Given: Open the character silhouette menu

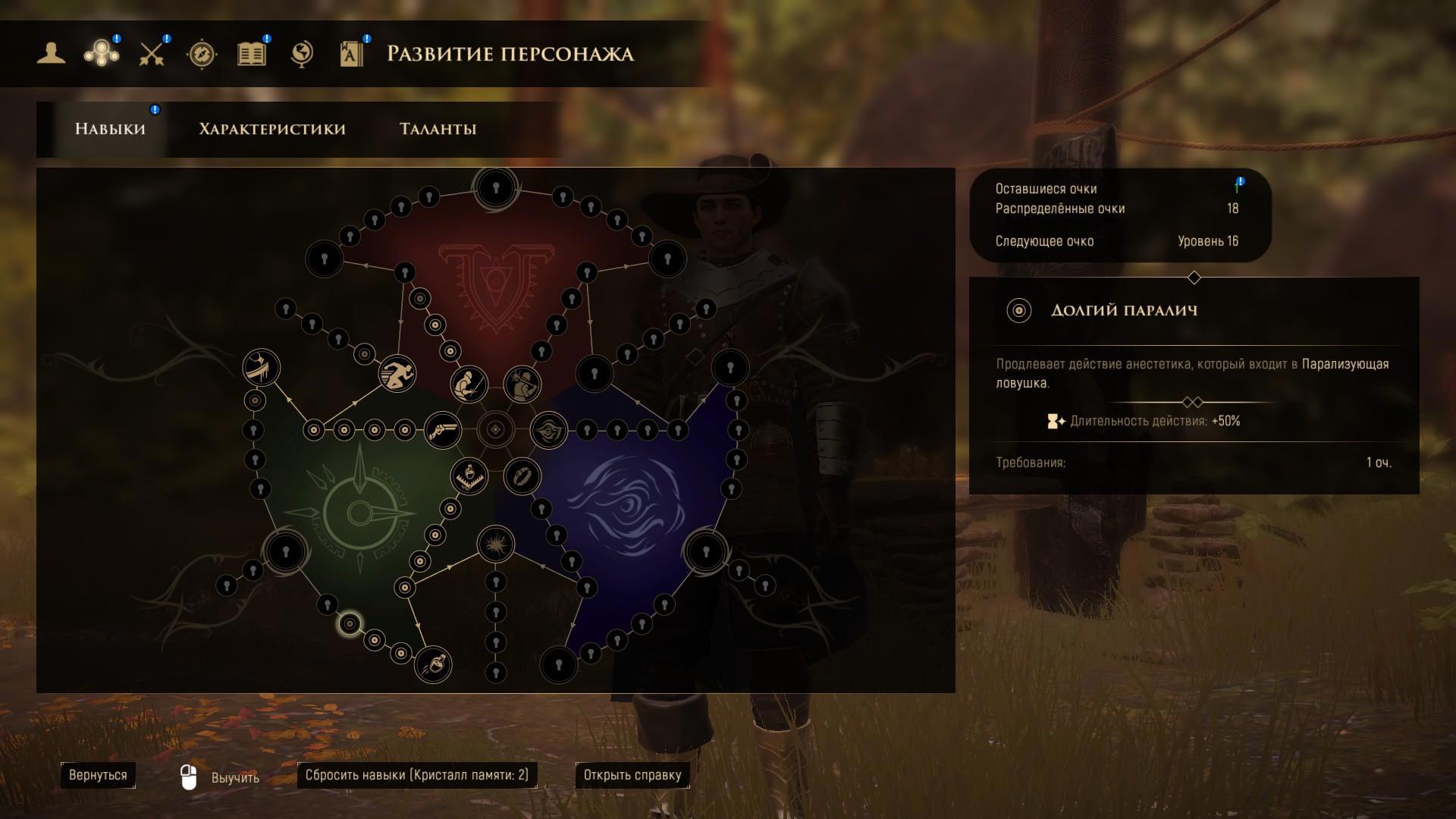Looking at the screenshot, I should pos(52,53).
